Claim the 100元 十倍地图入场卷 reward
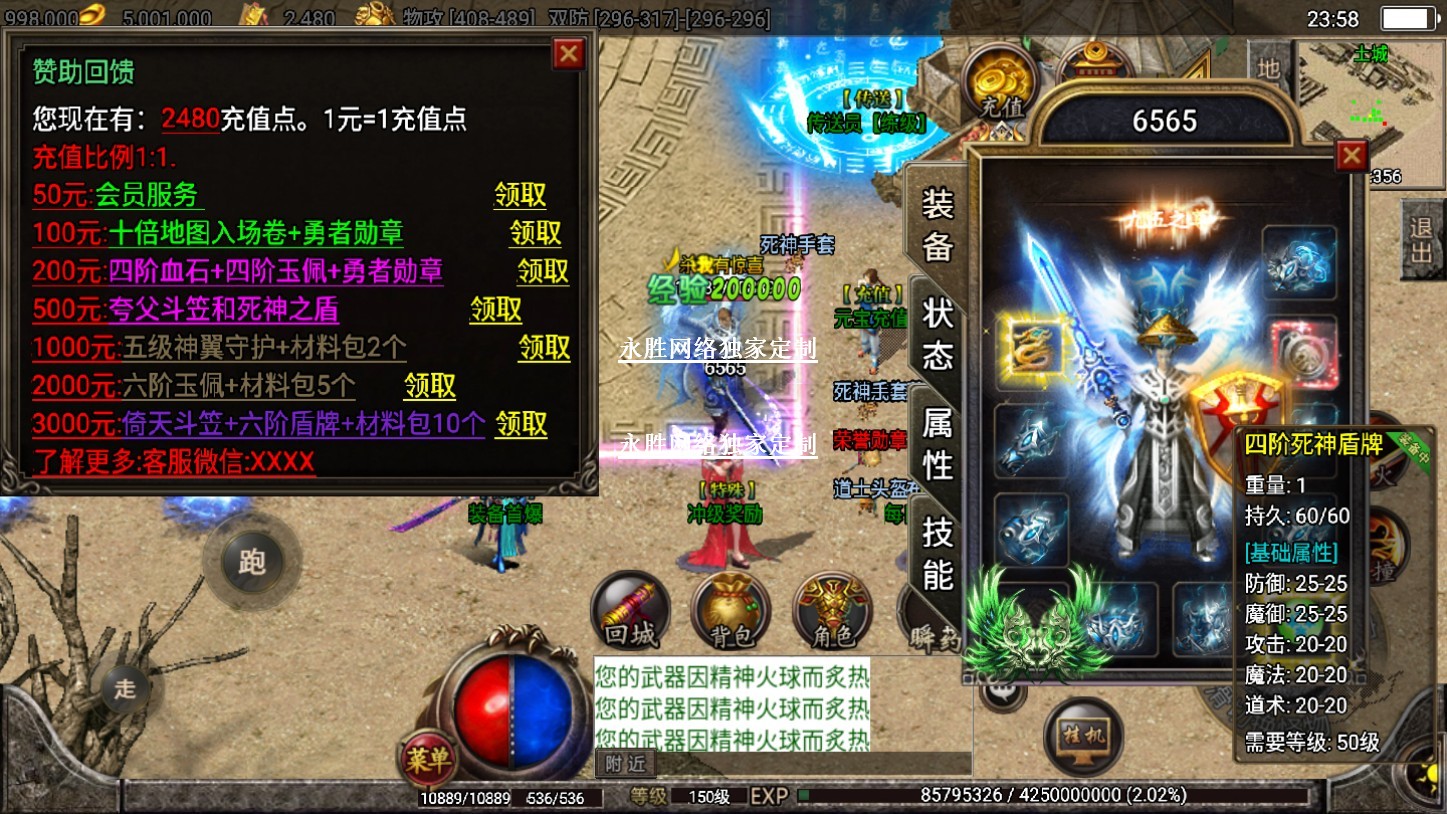Viewport: 1447px width, 814px height. (x=536, y=233)
